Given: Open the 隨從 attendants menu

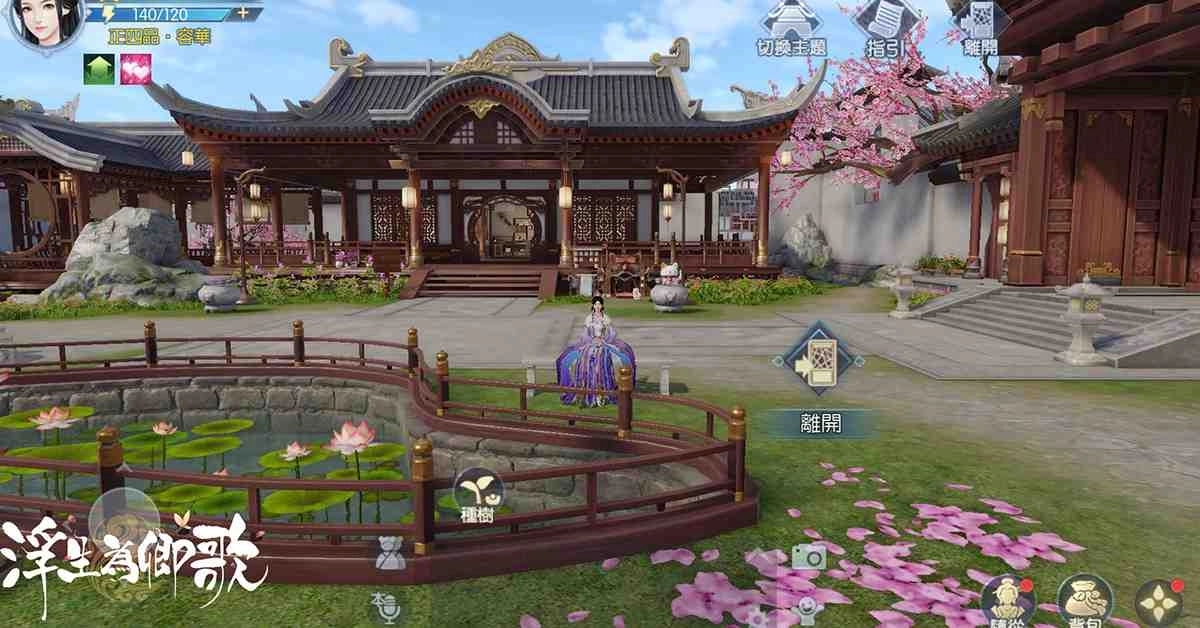Looking at the screenshot, I should click(1004, 600).
